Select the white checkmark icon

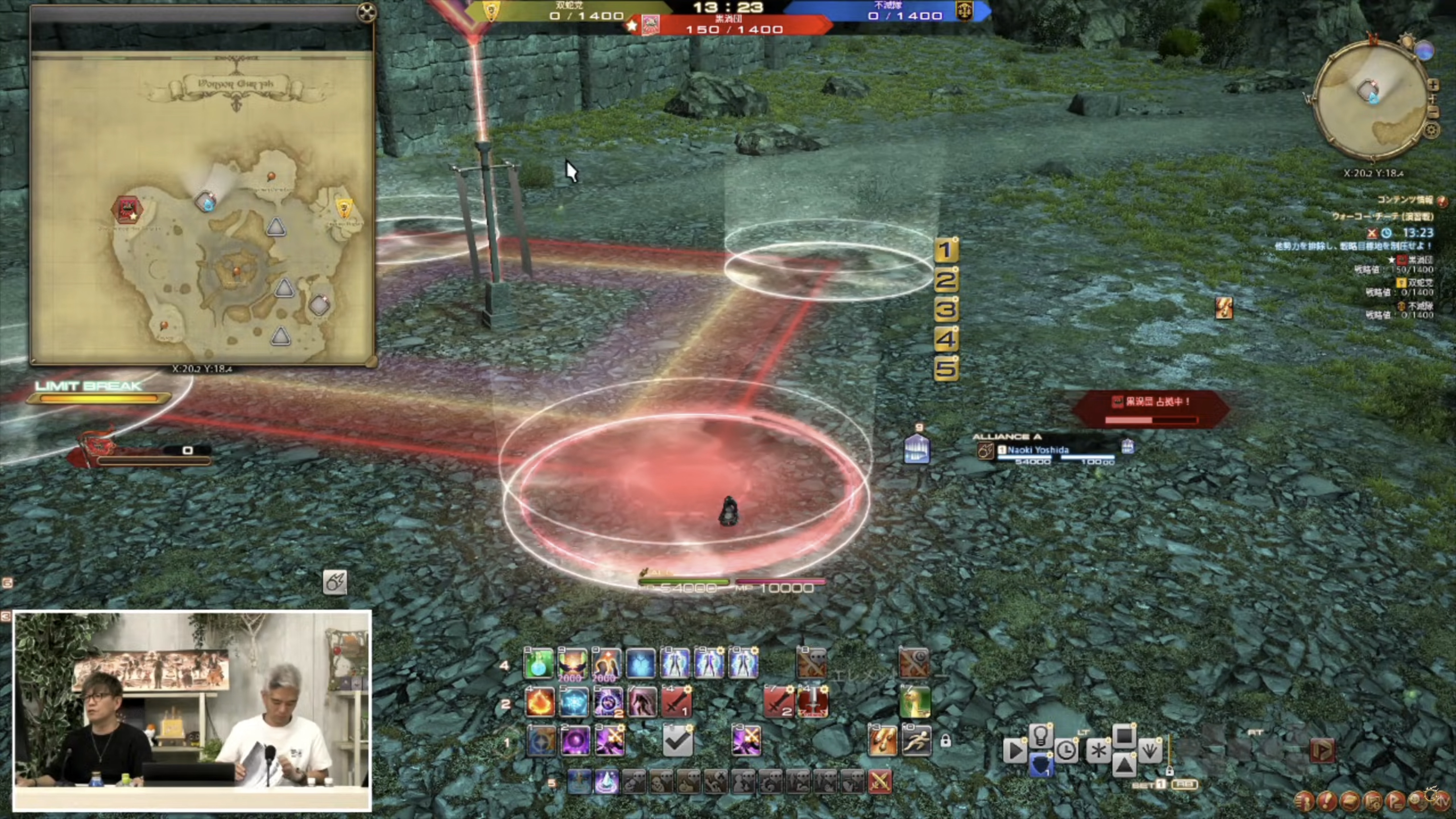pos(677,741)
